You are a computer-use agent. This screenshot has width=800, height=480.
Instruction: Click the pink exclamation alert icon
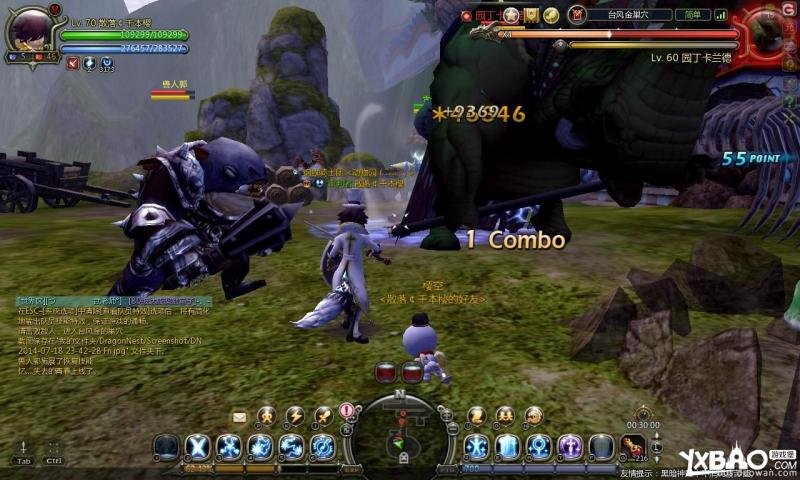[347, 411]
